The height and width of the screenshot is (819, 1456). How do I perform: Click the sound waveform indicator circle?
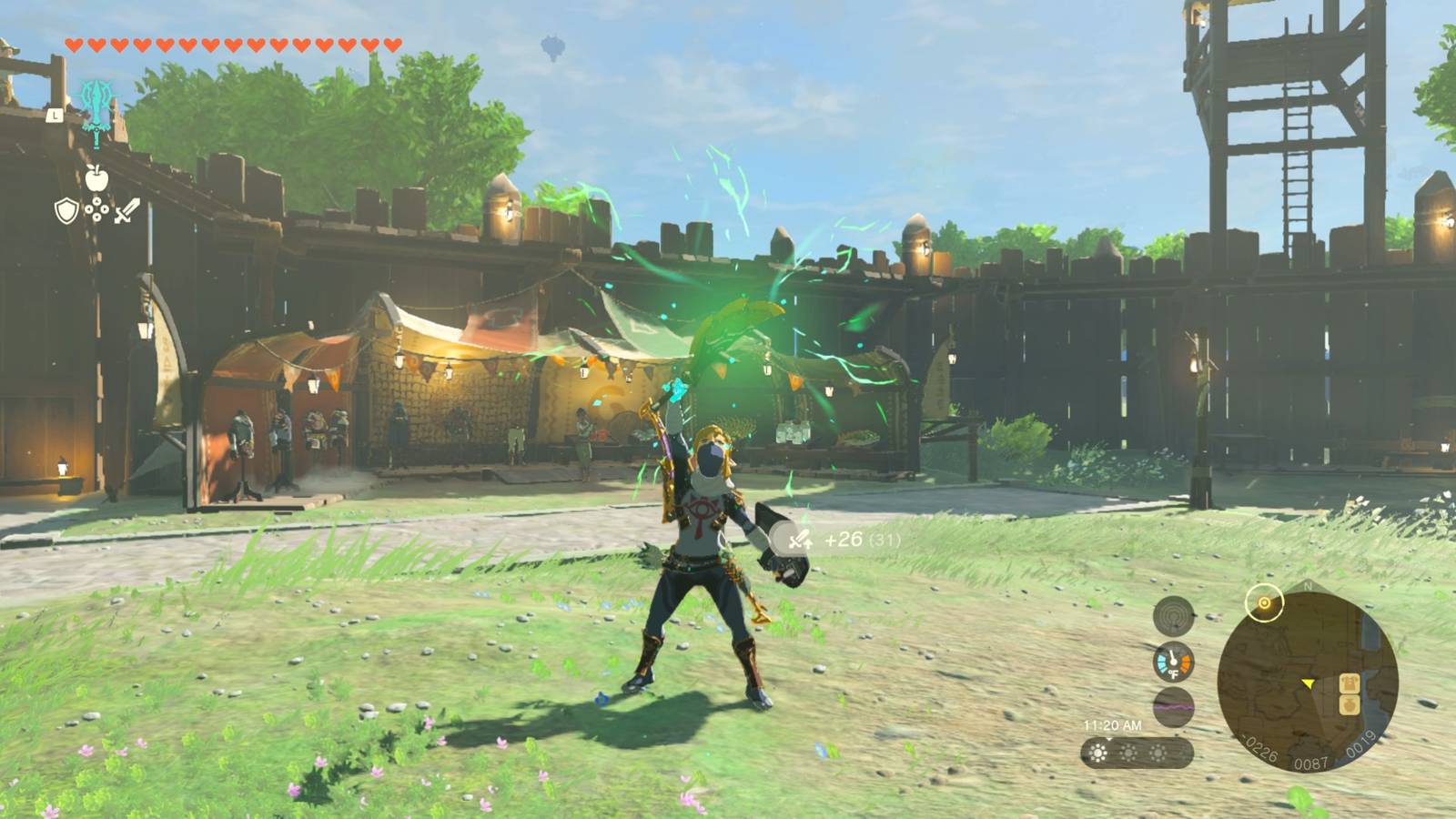1173,707
